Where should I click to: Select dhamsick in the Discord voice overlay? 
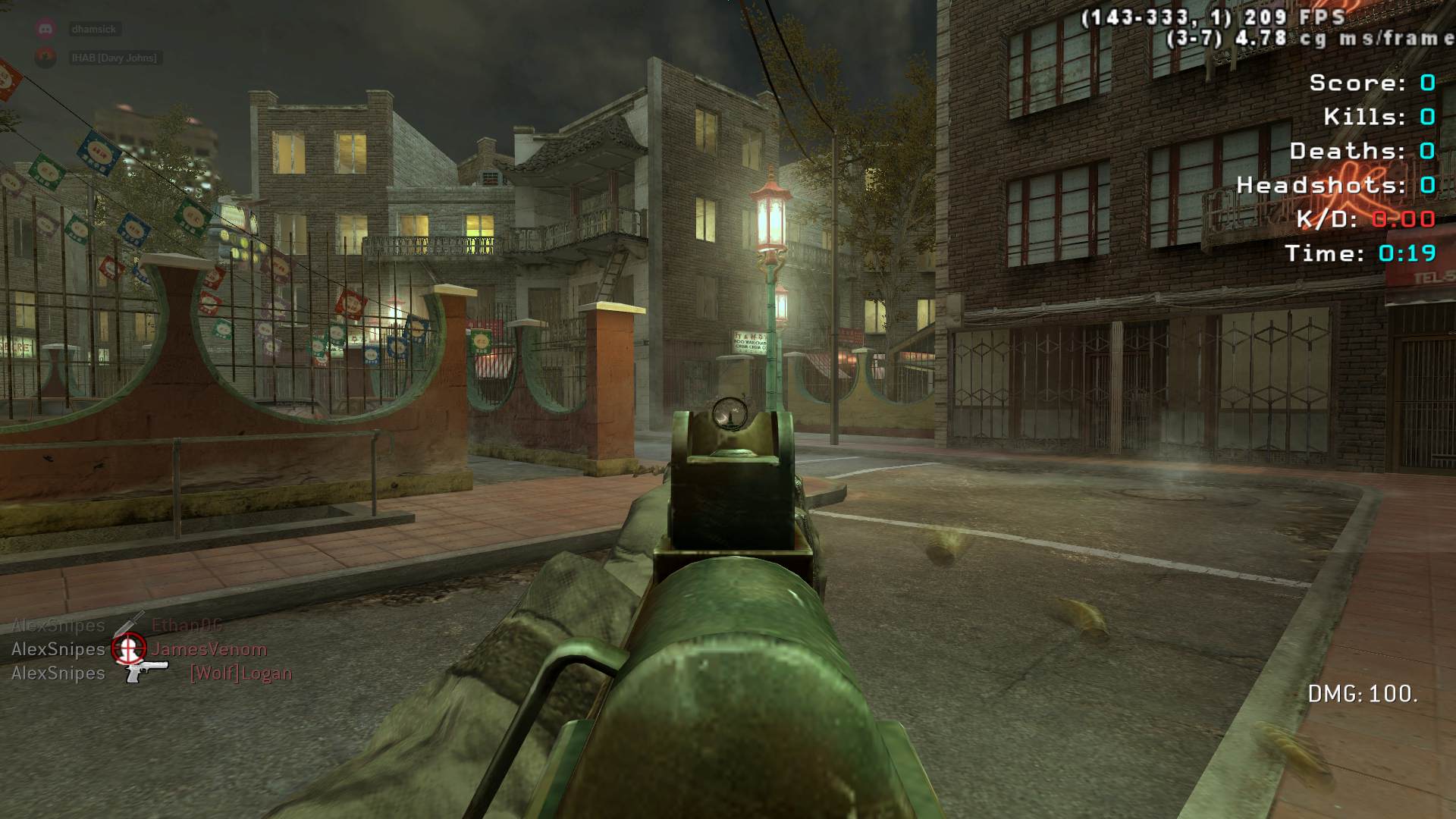(93, 30)
